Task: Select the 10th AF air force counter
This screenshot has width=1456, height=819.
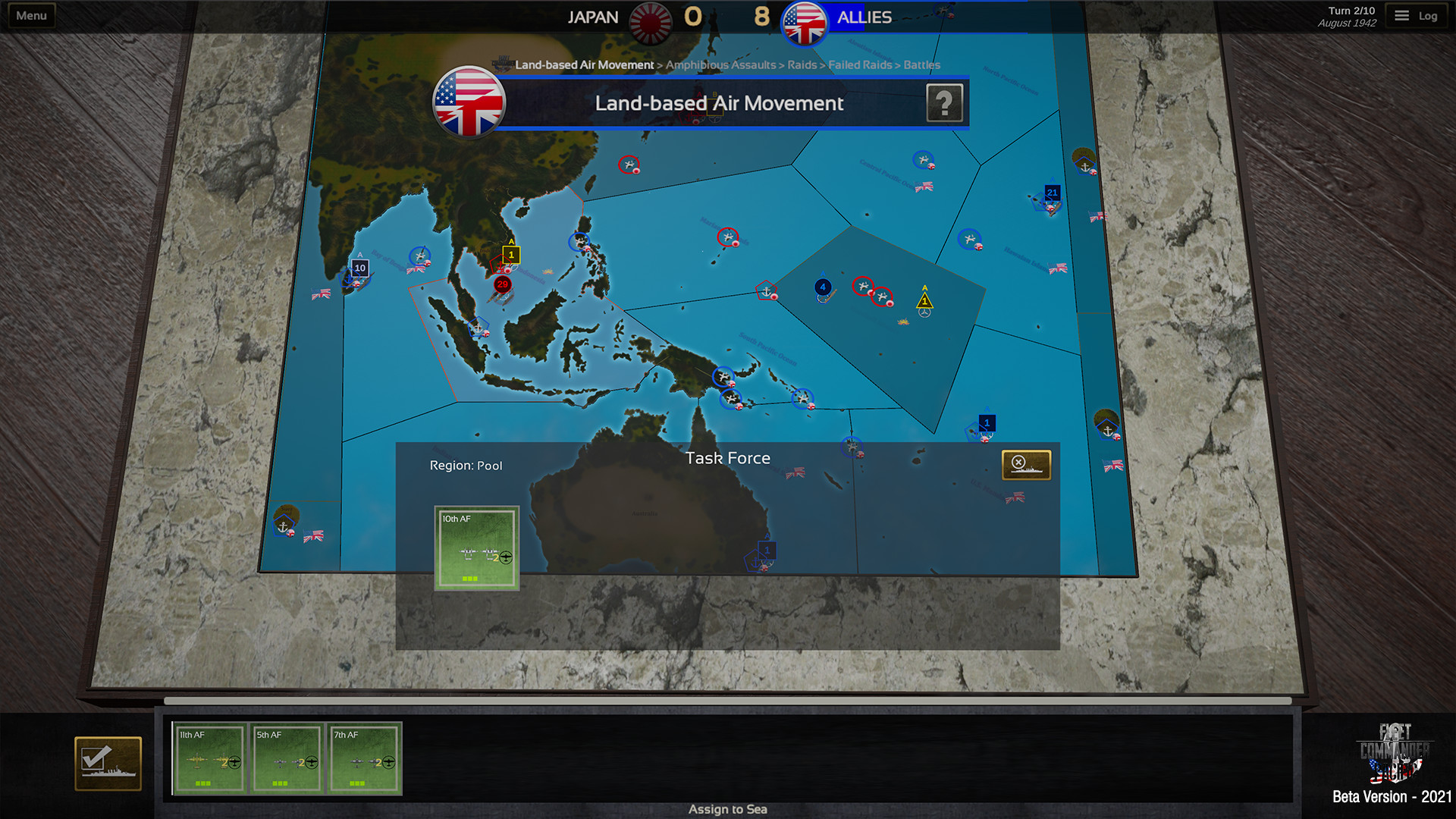Action: pyautogui.click(x=476, y=548)
